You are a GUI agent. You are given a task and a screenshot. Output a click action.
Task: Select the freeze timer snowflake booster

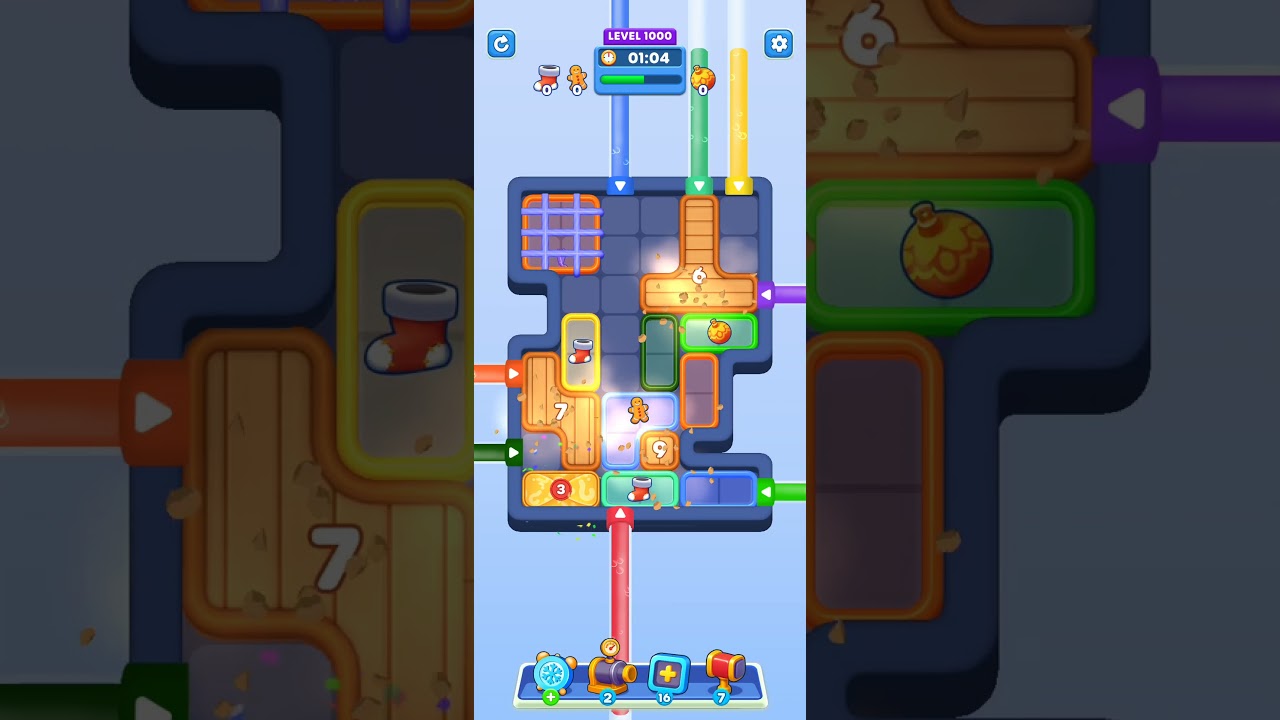(x=554, y=676)
